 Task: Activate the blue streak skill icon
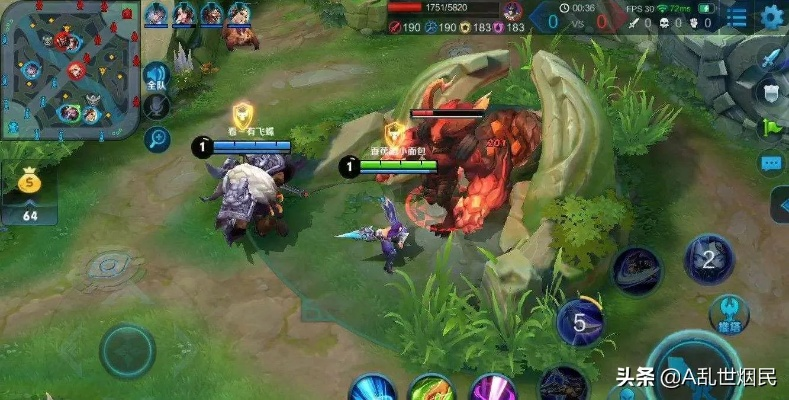pos(371,388)
